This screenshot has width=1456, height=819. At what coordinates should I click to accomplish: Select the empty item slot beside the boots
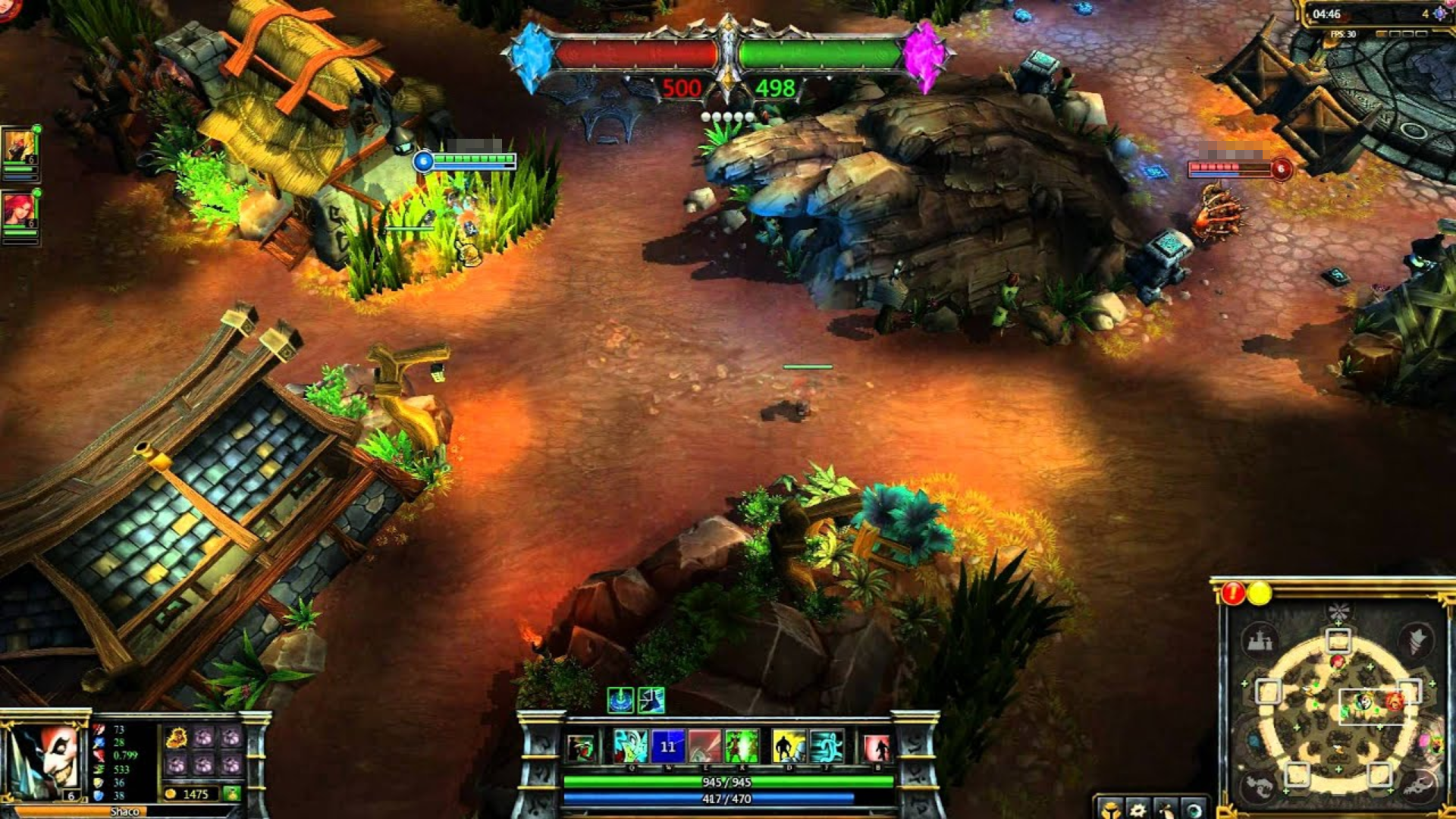[x=204, y=738]
